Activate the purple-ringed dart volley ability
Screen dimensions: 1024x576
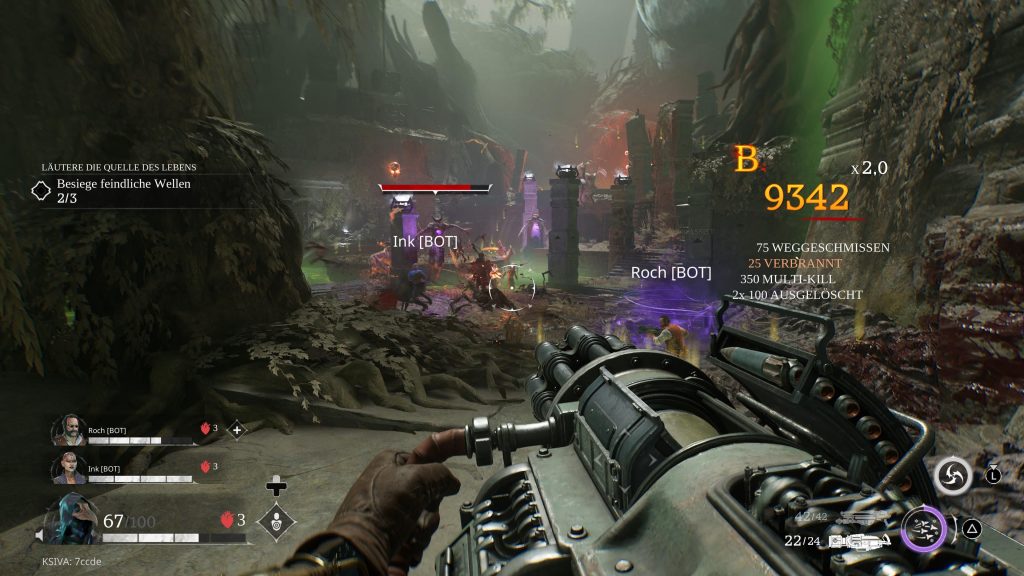pos(921,527)
